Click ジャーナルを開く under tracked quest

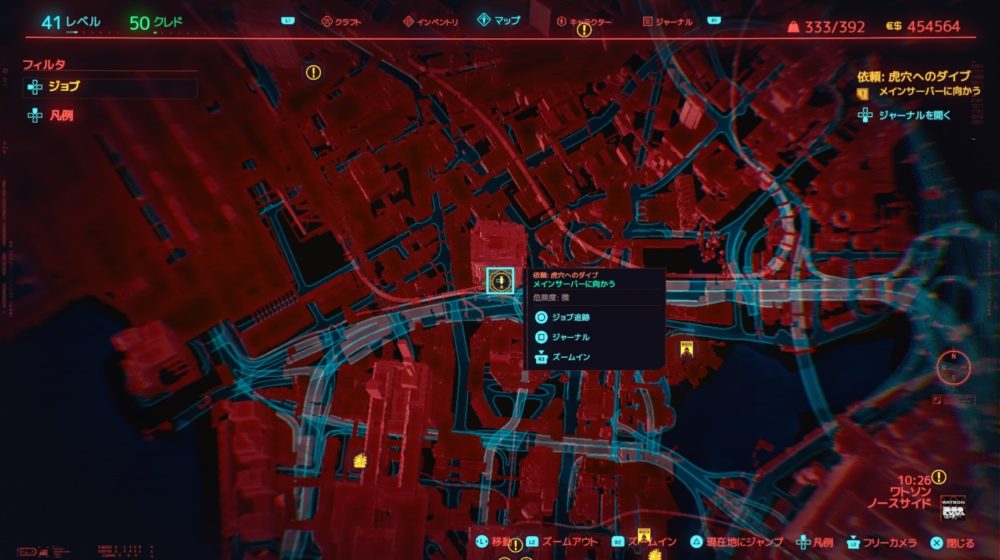[914, 115]
